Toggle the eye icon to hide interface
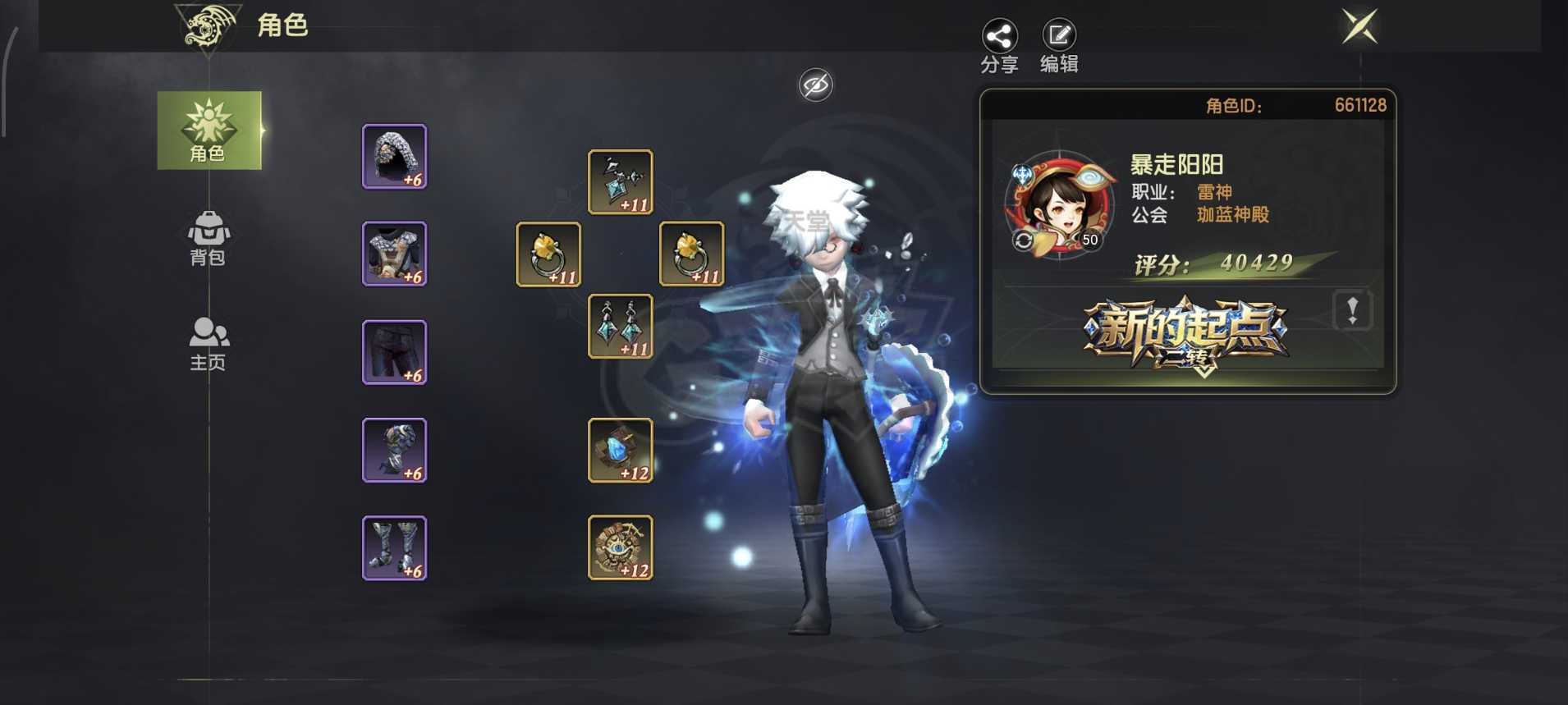 point(815,84)
